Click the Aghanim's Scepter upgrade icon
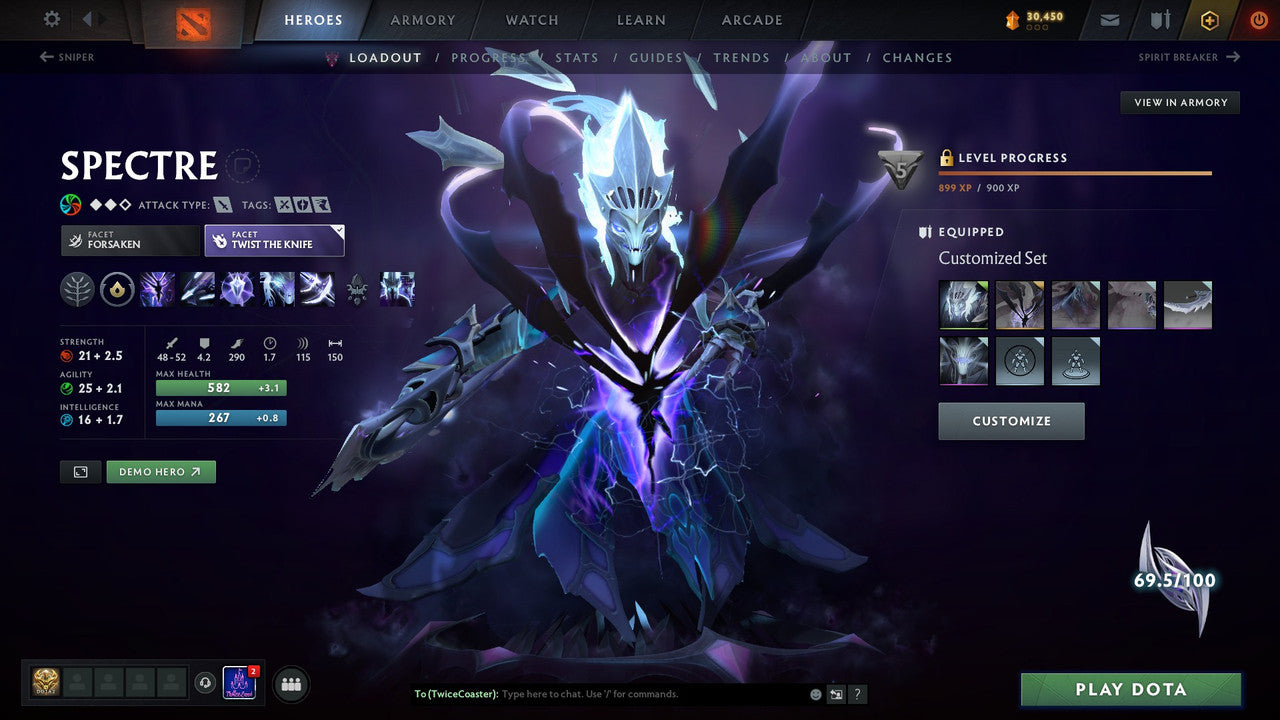The height and width of the screenshot is (720, 1280). click(357, 289)
